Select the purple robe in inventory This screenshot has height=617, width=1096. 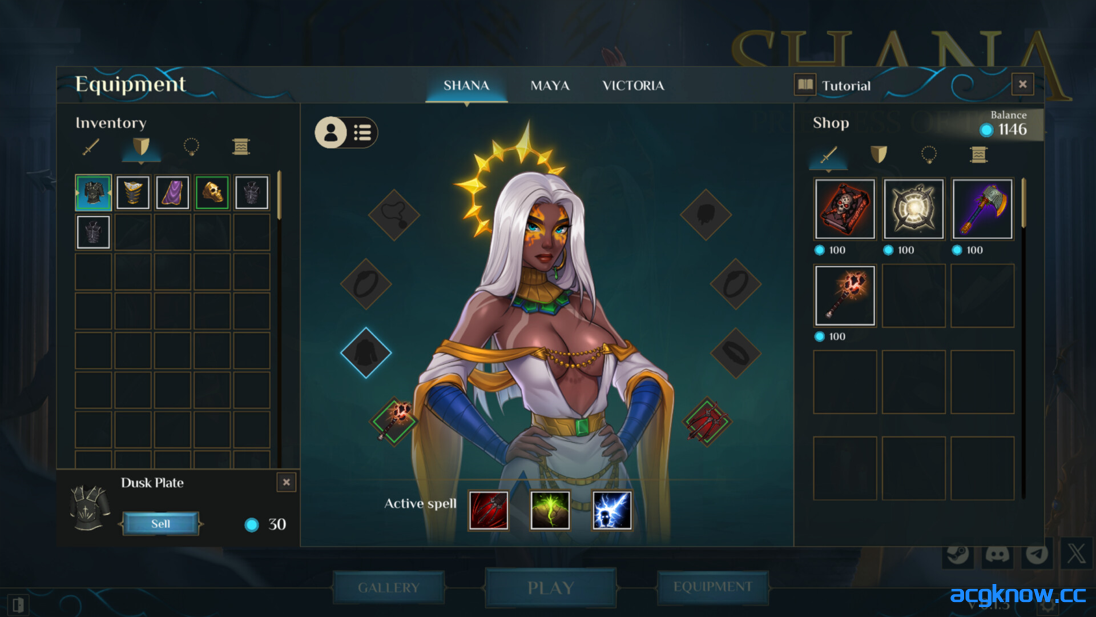point(172,192)
